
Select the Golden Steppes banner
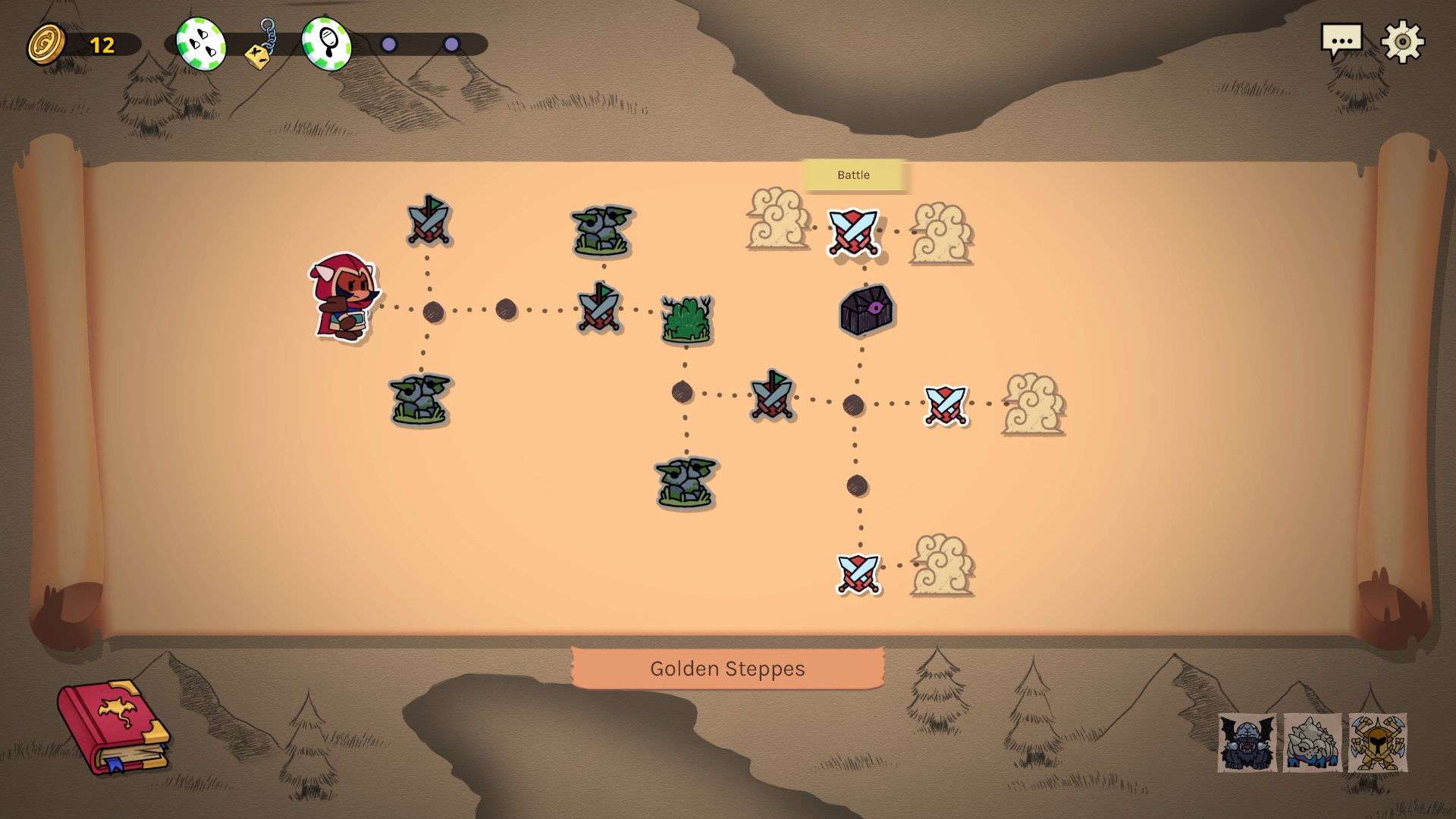click(x=726, y=669)
